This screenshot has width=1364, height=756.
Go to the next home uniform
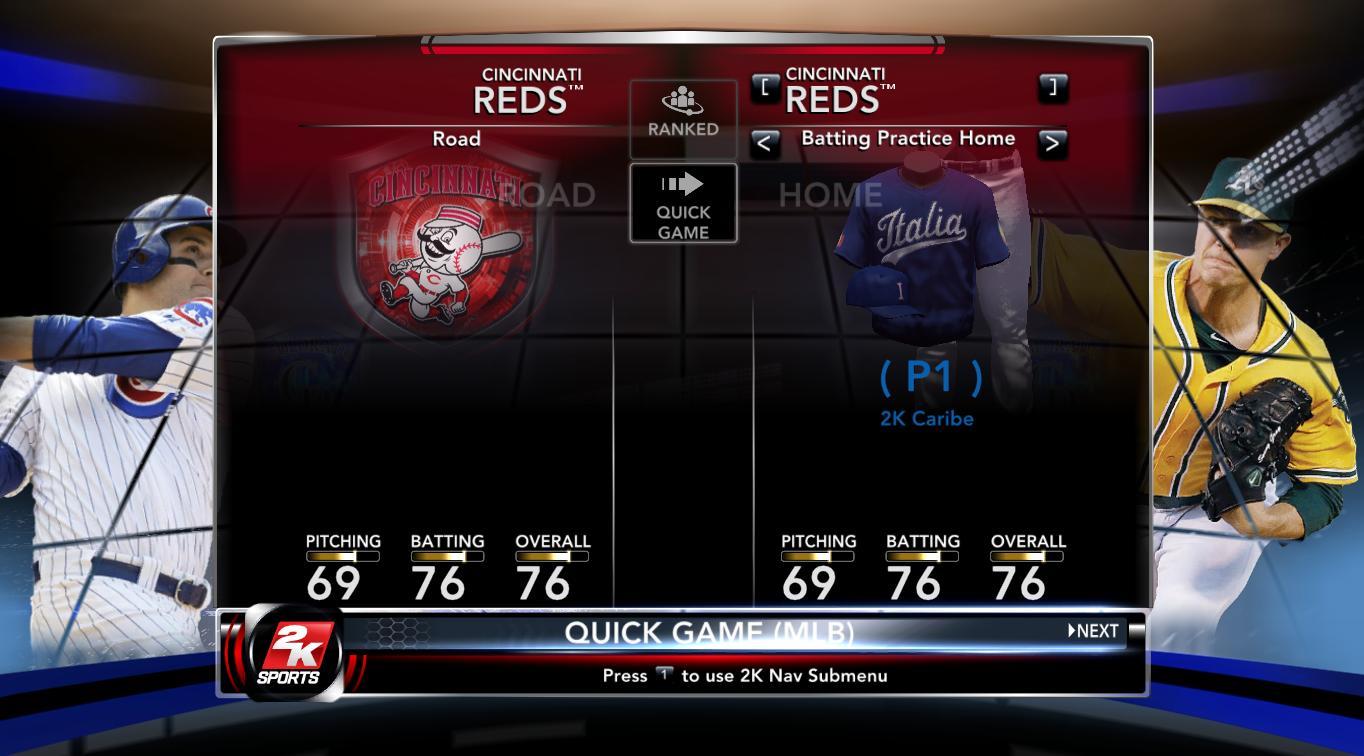click(1051, 143)
